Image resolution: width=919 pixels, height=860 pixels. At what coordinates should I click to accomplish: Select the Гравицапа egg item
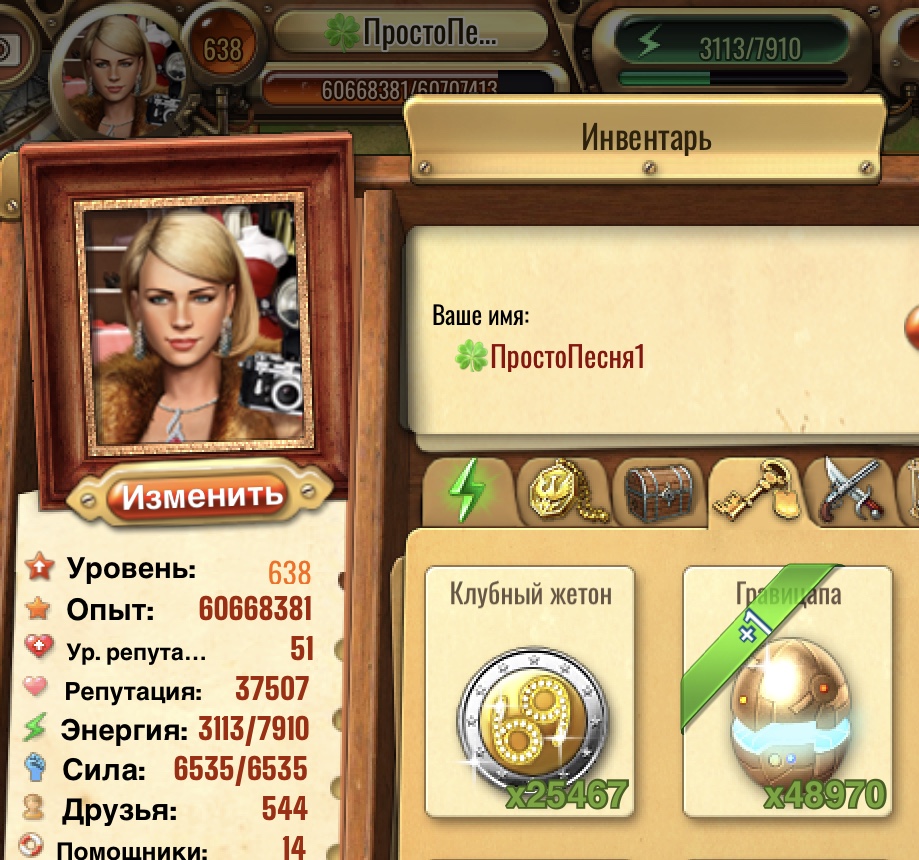point(788,692)
